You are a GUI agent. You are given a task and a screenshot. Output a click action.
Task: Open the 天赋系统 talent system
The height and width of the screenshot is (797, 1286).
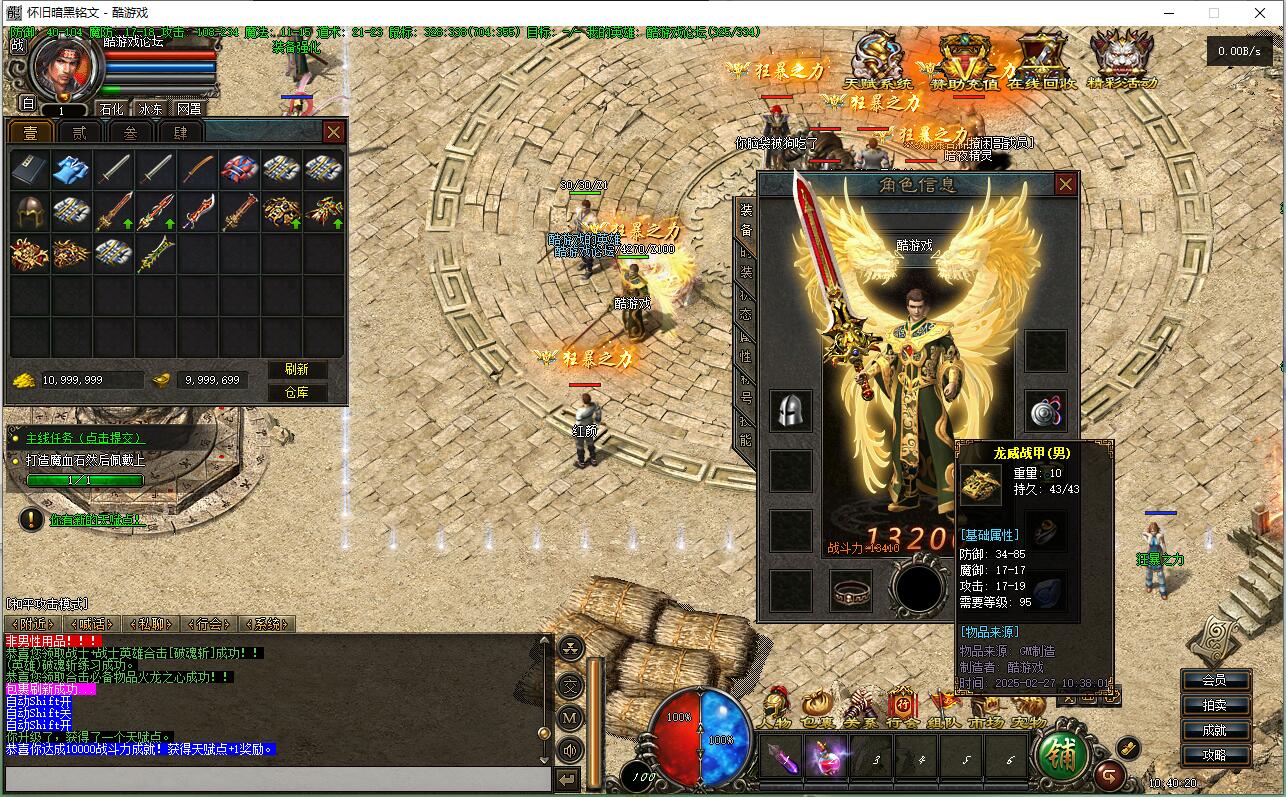tap(878, 62)
